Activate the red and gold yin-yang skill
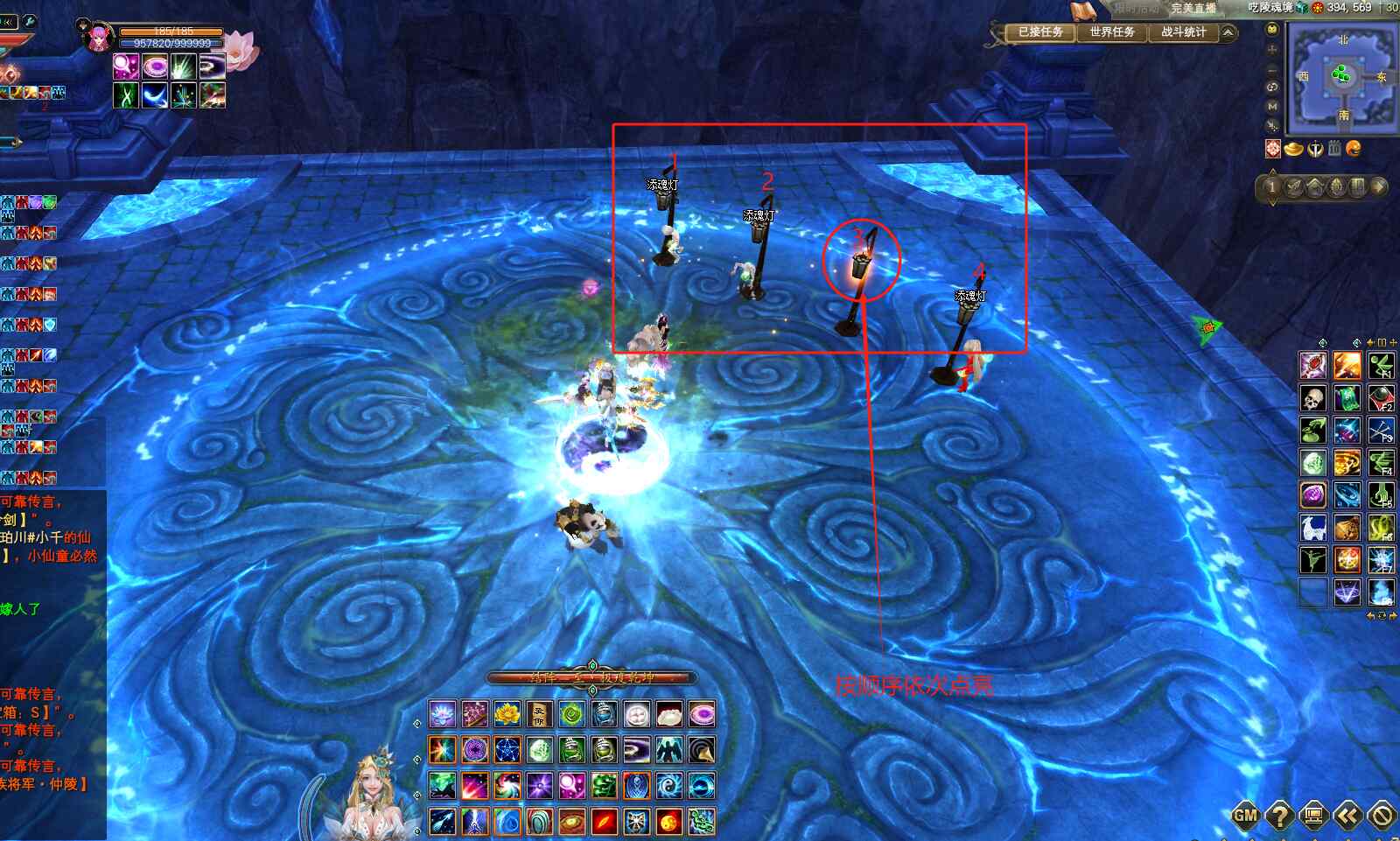The image size is (1400, 841). 669,822
